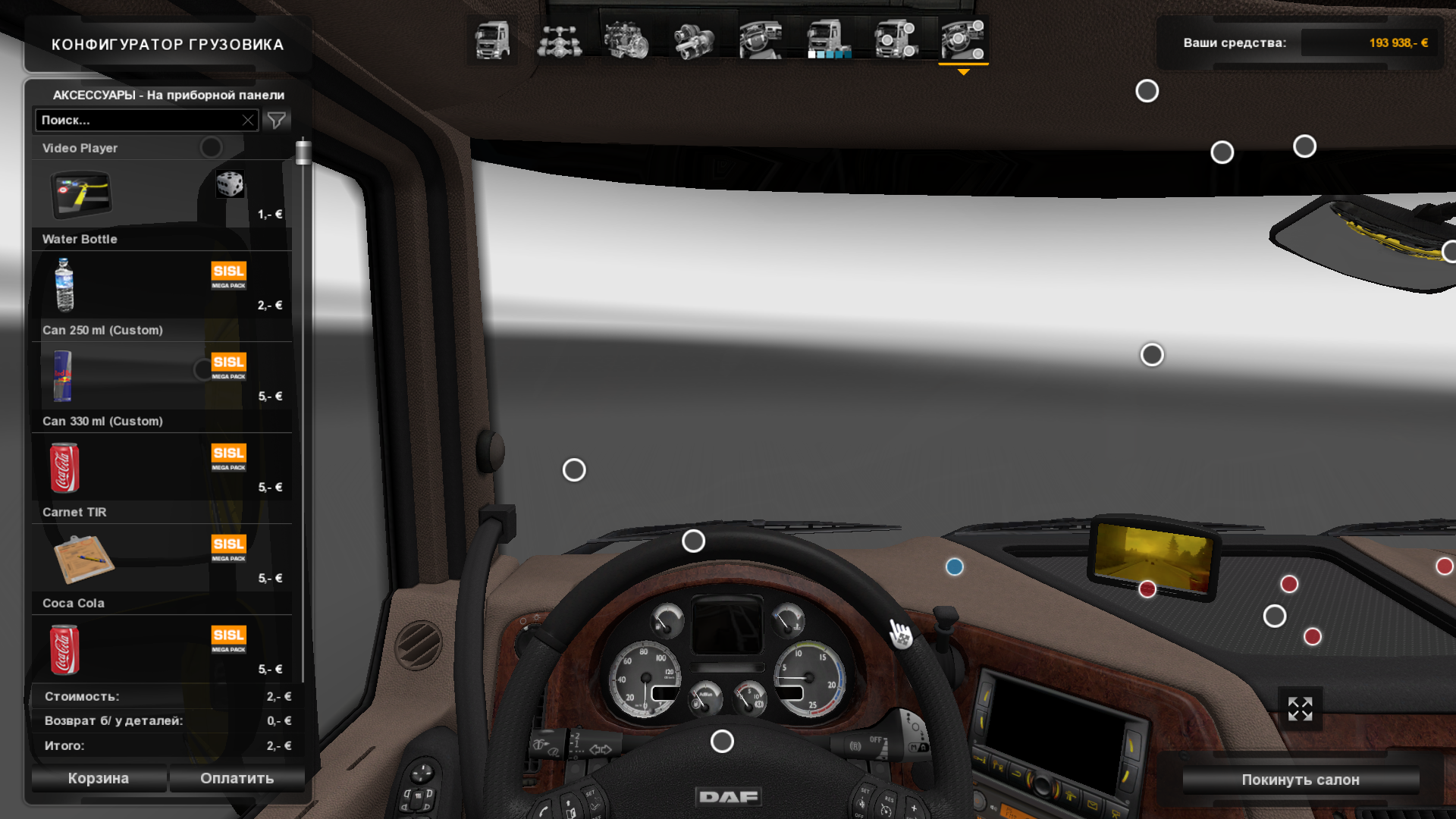Select the Red Bull can option circle
Screen dimensions: 1456x819
tap(201, 369)
